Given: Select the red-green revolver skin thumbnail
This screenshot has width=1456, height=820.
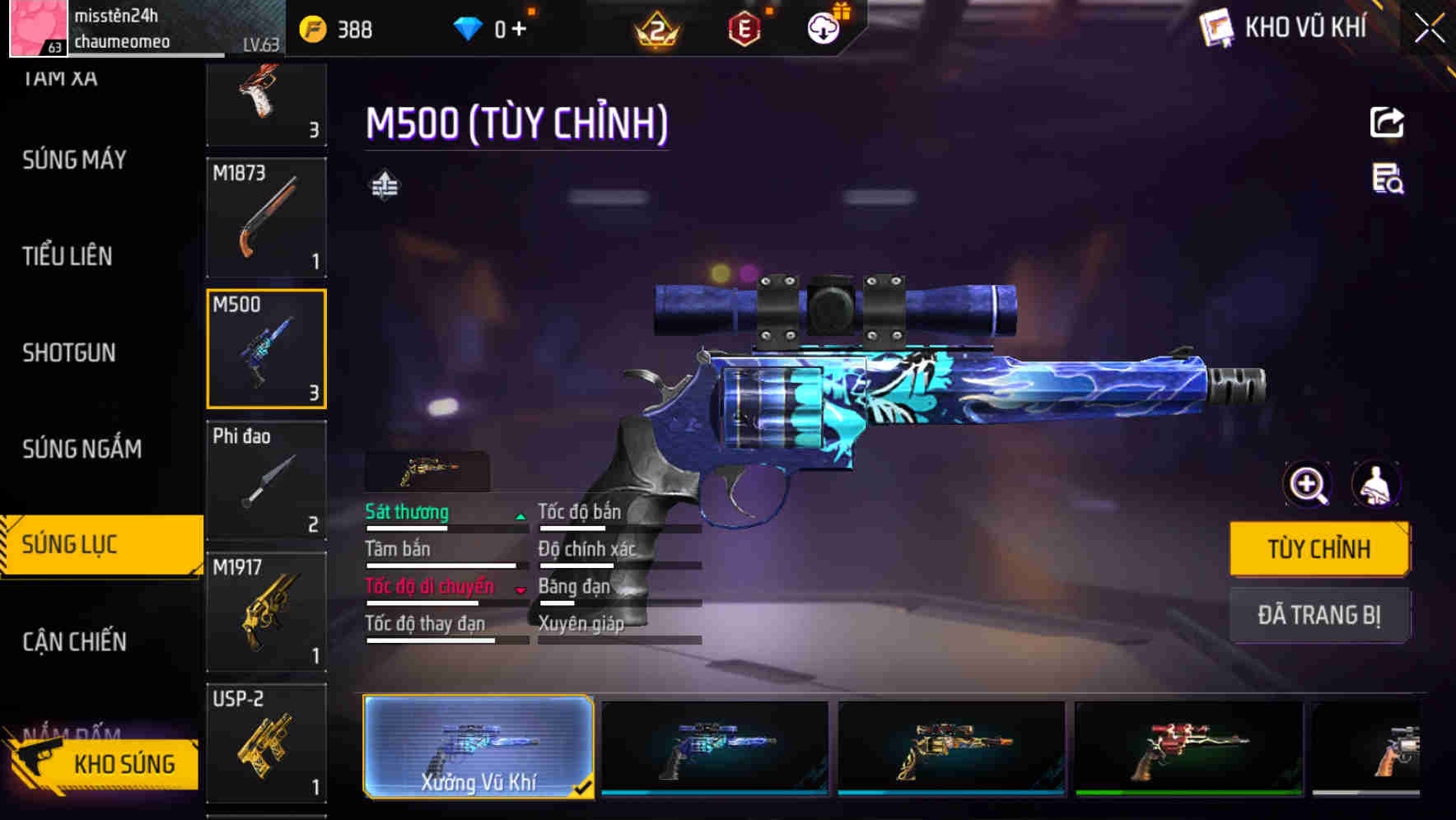Looking at the screenshot, I should [x=1187, y=748].
